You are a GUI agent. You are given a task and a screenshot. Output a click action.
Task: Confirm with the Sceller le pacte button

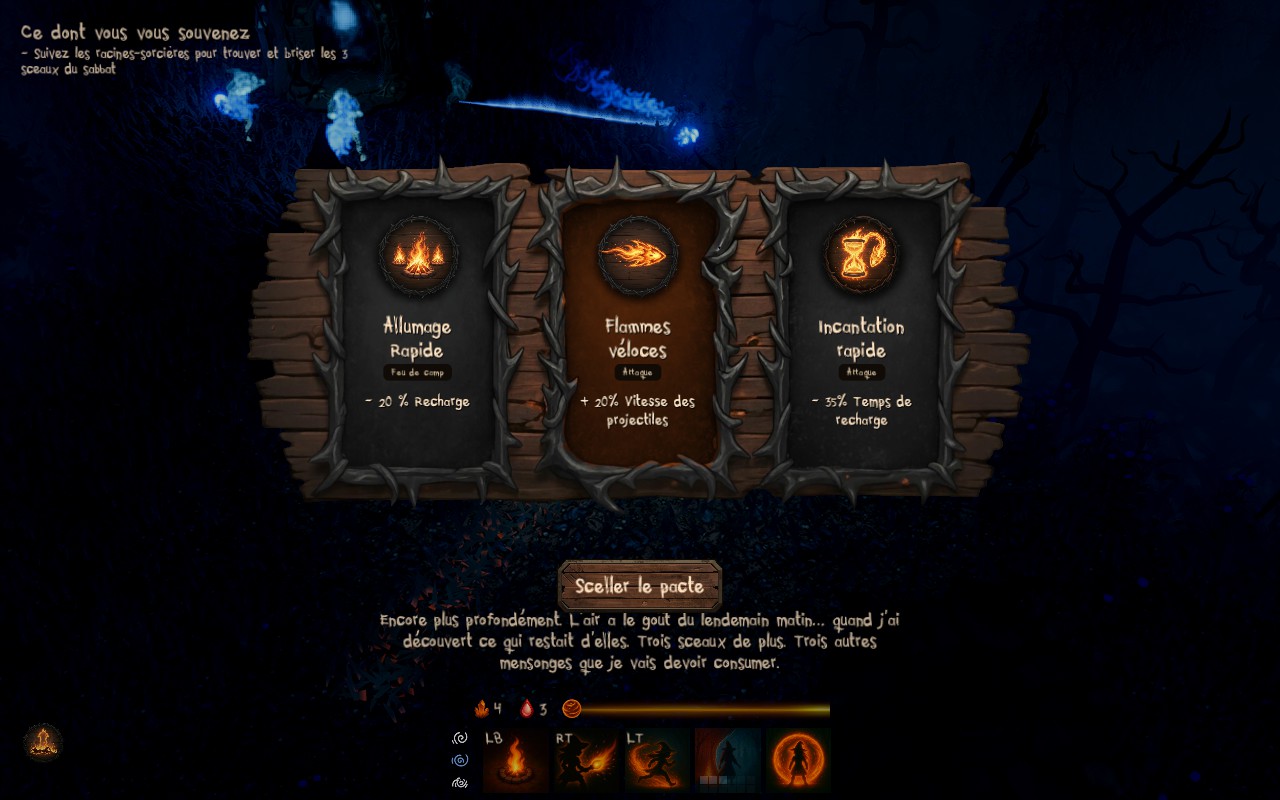tap(639, 586)
